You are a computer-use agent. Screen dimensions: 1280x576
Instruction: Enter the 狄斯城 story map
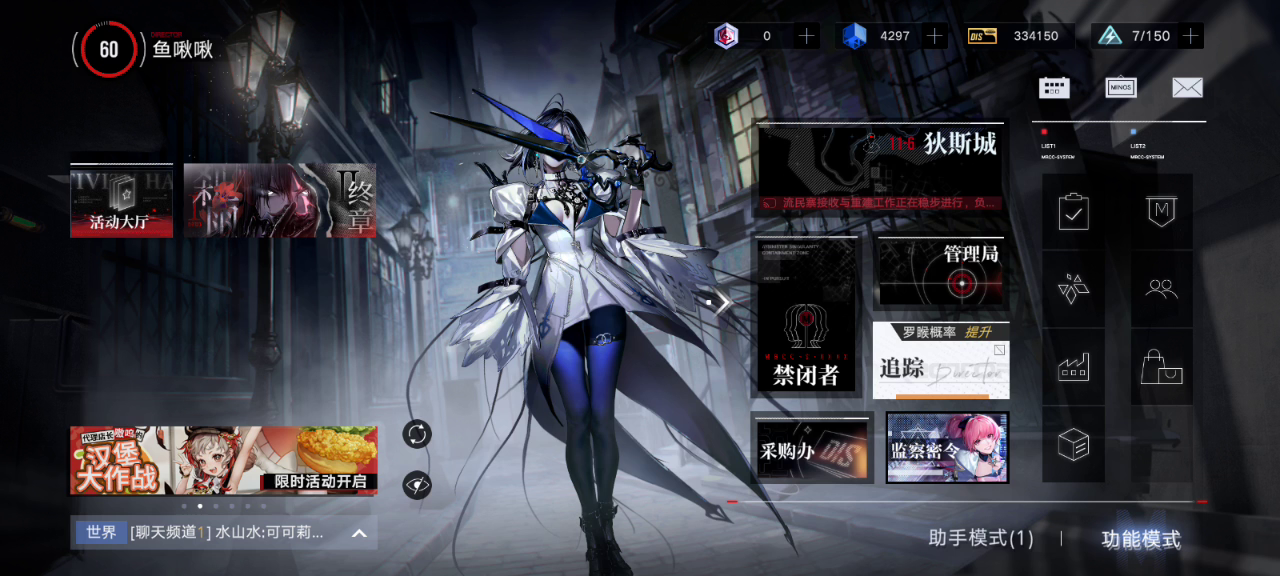coord(880,168)
